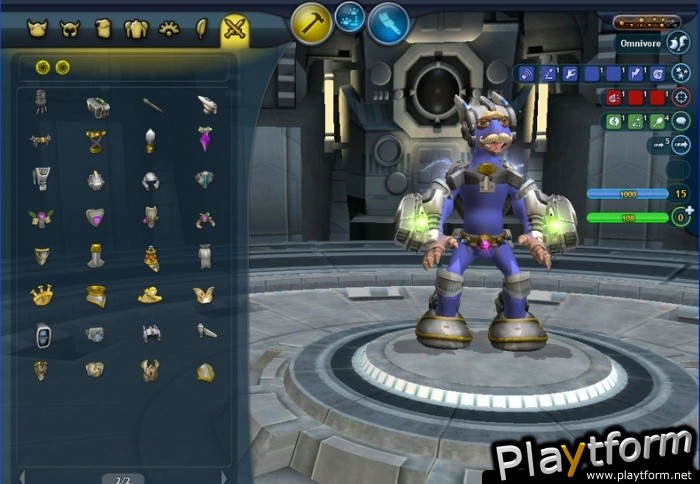Choose the golden crown part

(x=41, y=295)
